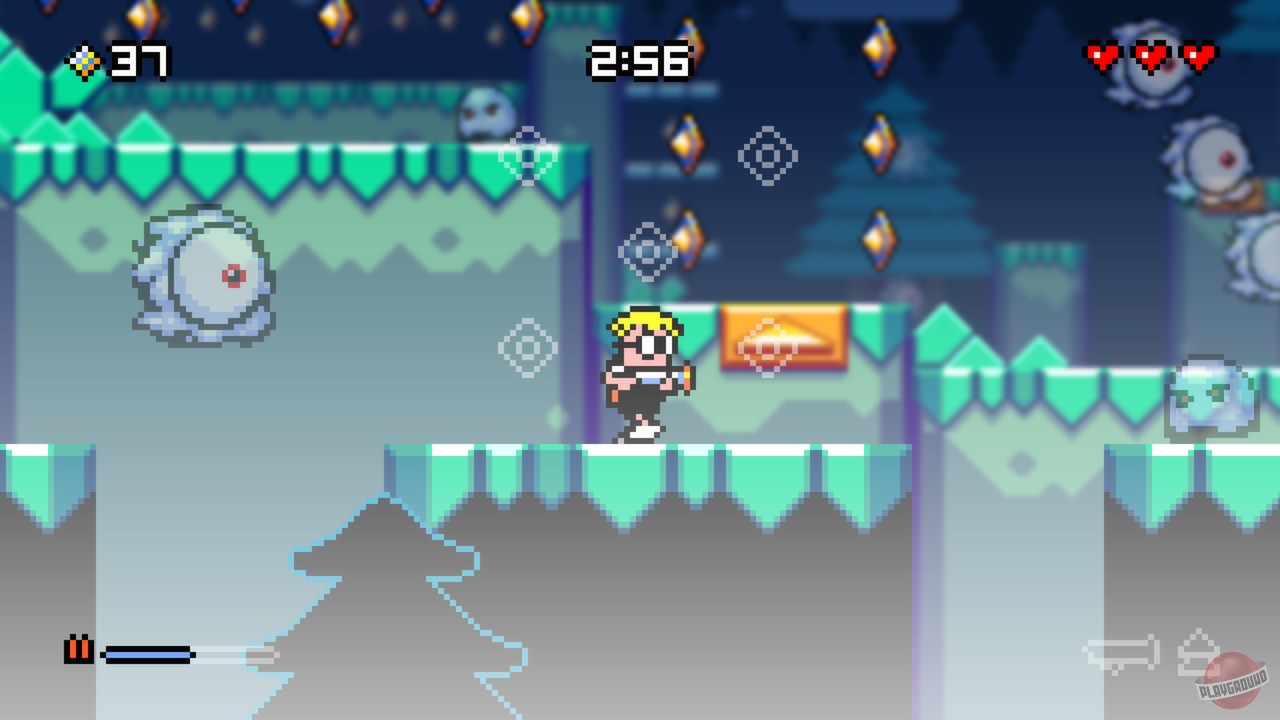Click the middle heart icon
1280x720 pixels.
1148,57
